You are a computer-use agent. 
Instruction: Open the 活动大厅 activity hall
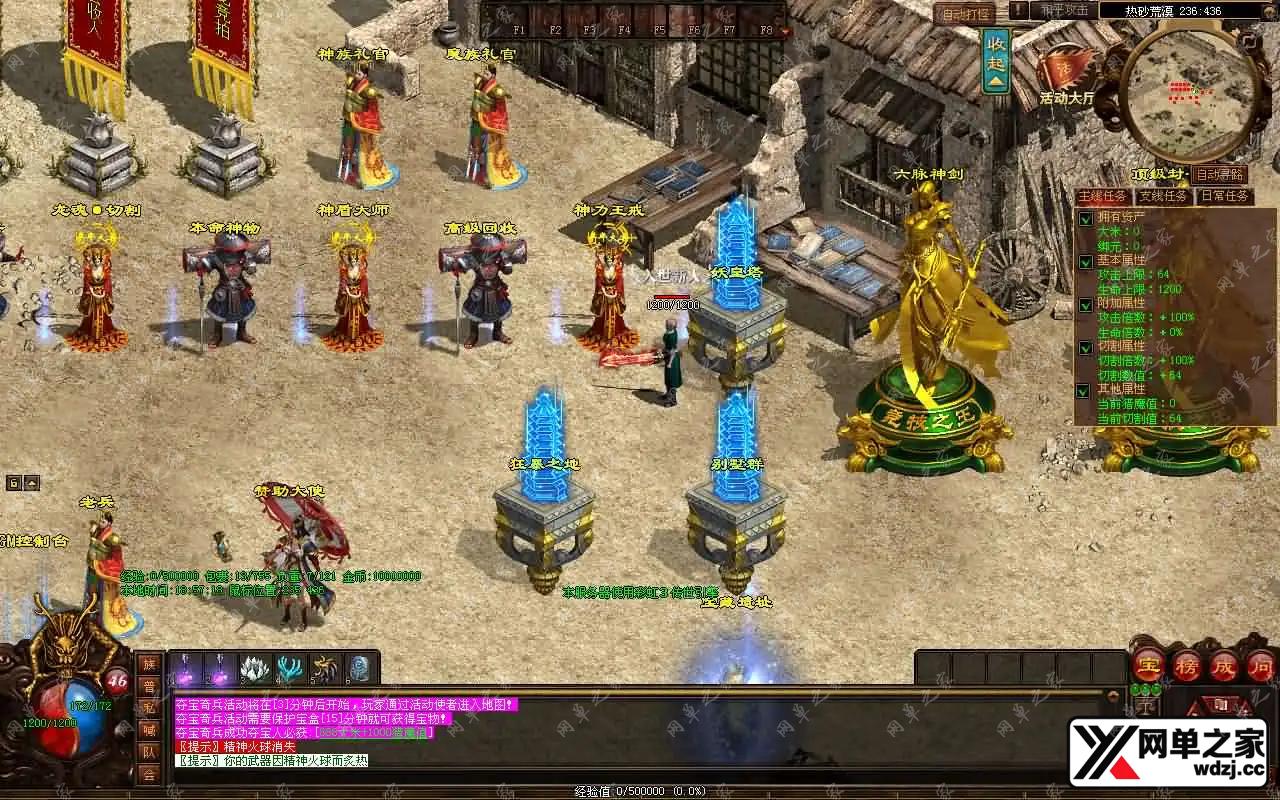click(x=1065, y=75)
